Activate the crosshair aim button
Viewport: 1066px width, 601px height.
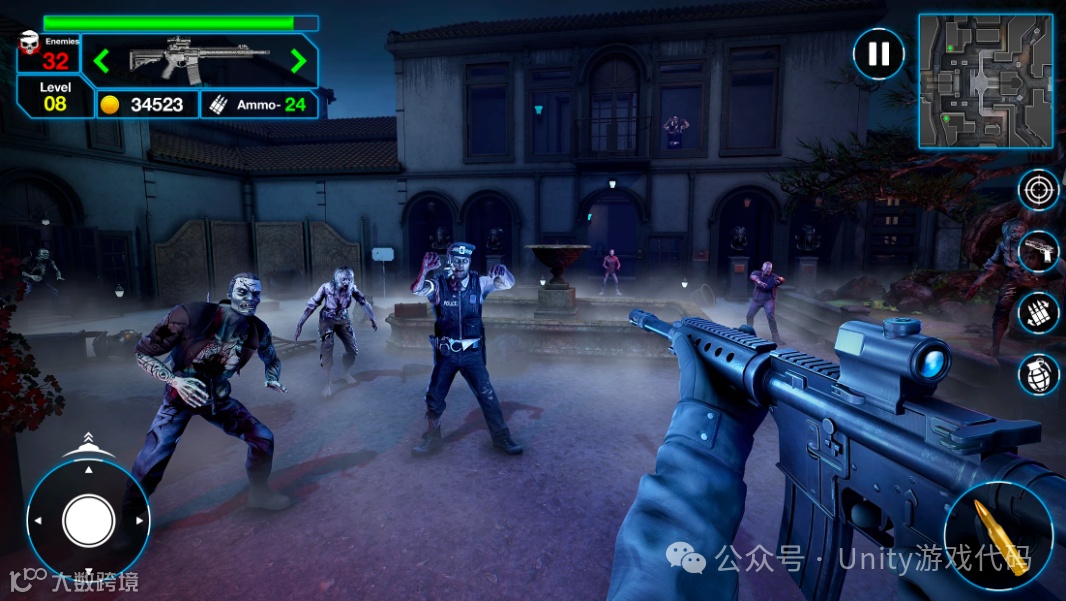(x=1038, y=190)
